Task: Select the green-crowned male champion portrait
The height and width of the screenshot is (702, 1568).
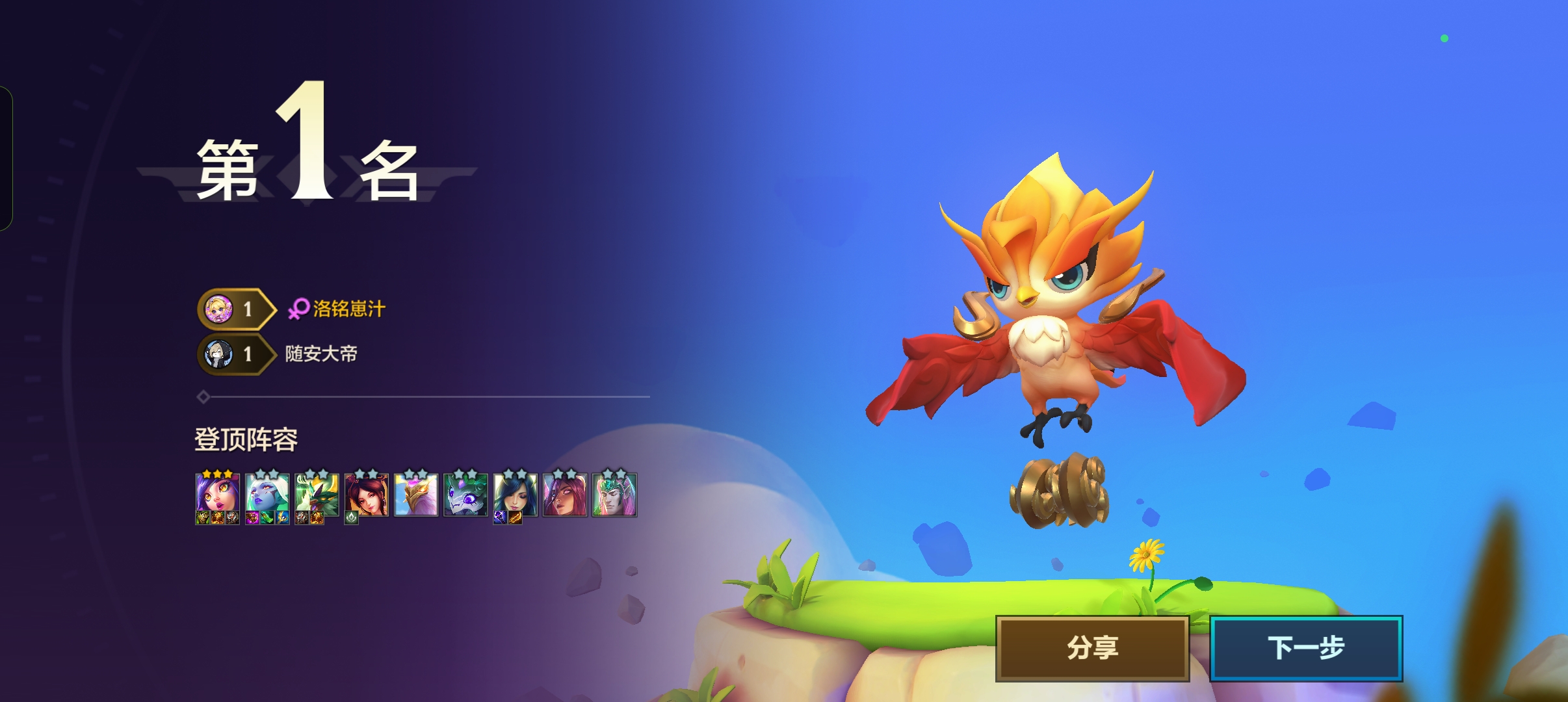Action: (x=614, y=494)
